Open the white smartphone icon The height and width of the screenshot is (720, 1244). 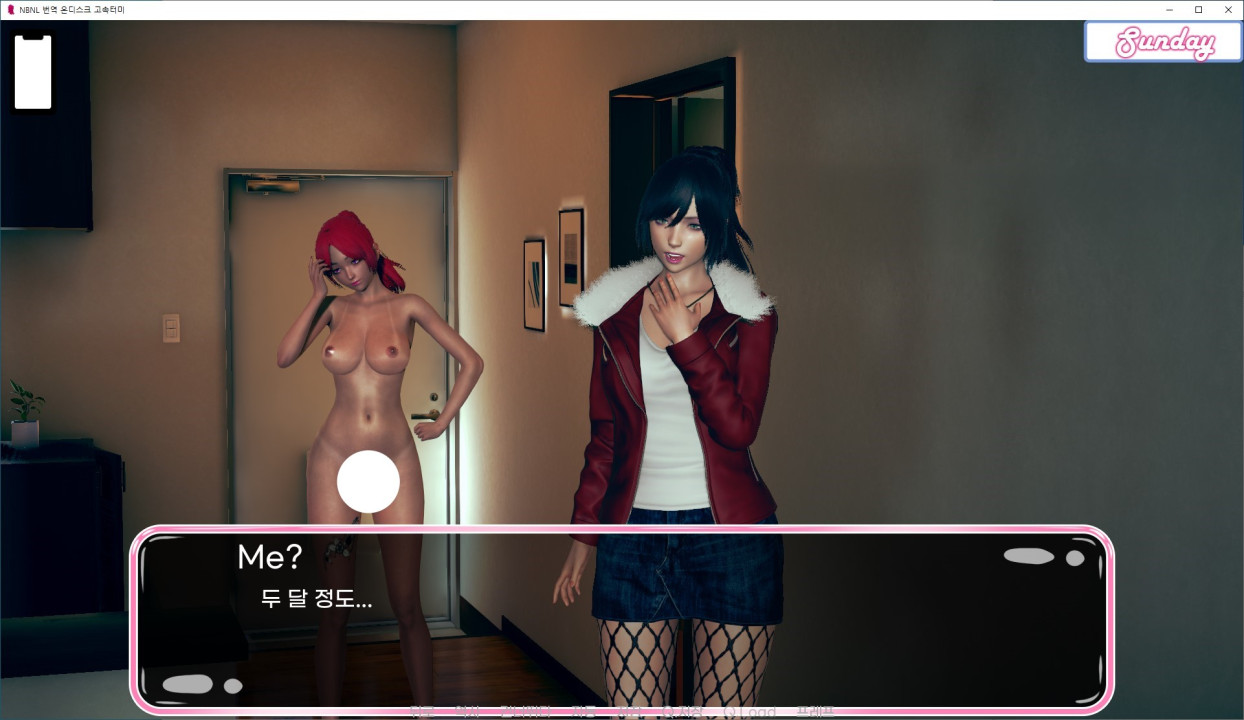coord(32,72)
